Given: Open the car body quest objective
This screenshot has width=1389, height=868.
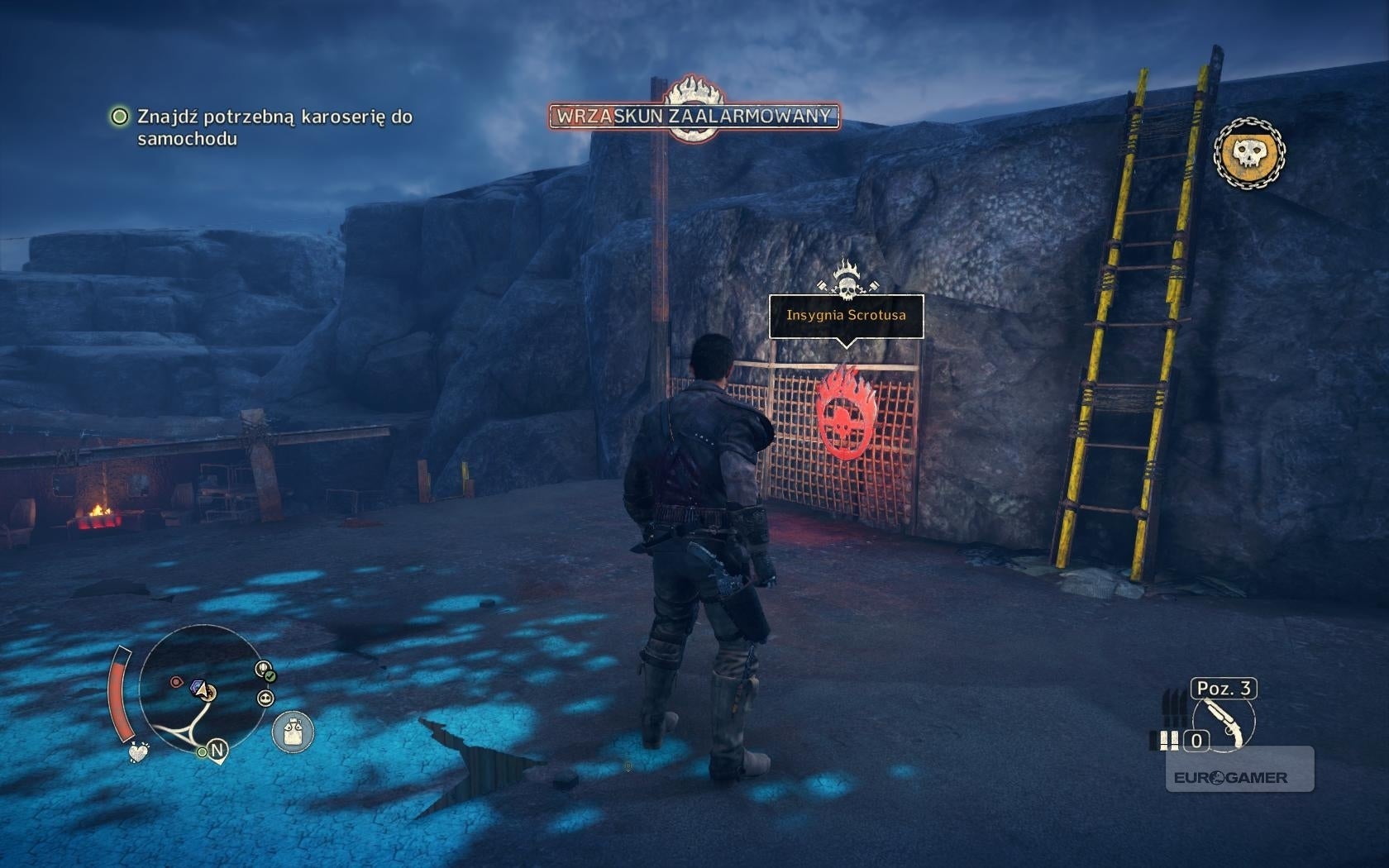Looking at the screenshot, I should click(x=274, y=127).
